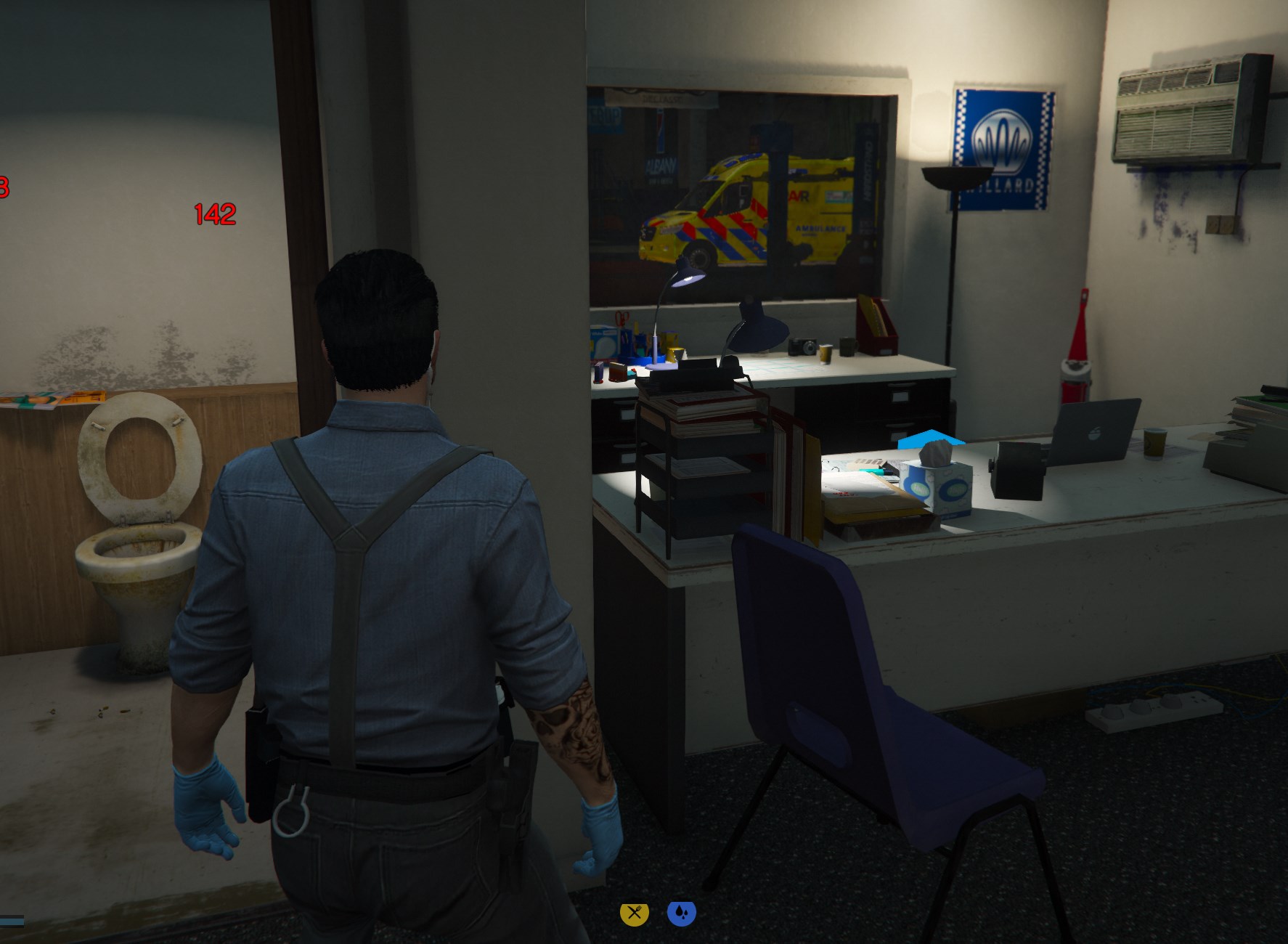
Task: Click the yellow hunger status icon
Action: tap(634, 913)
